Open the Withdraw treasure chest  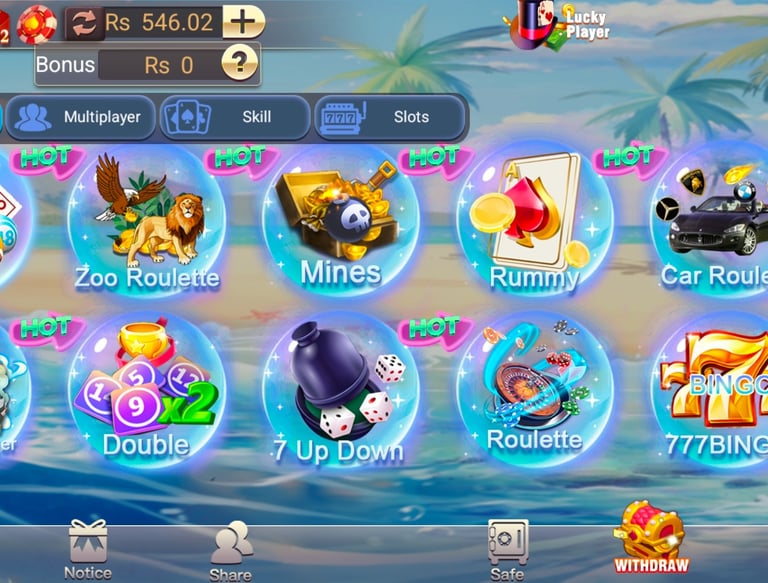pos(650,540)
